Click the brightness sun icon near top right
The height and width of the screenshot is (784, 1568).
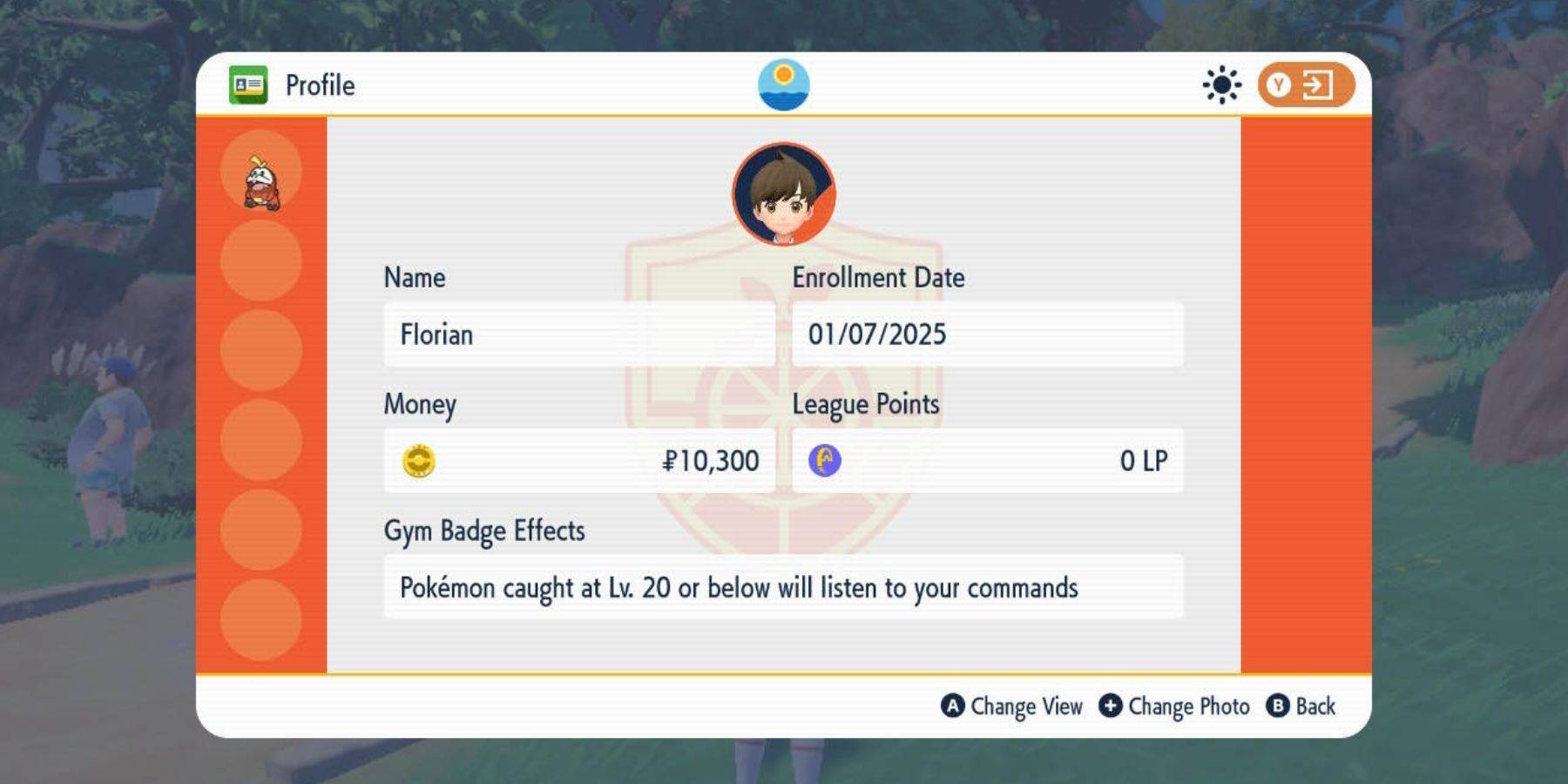[1221, 84]
